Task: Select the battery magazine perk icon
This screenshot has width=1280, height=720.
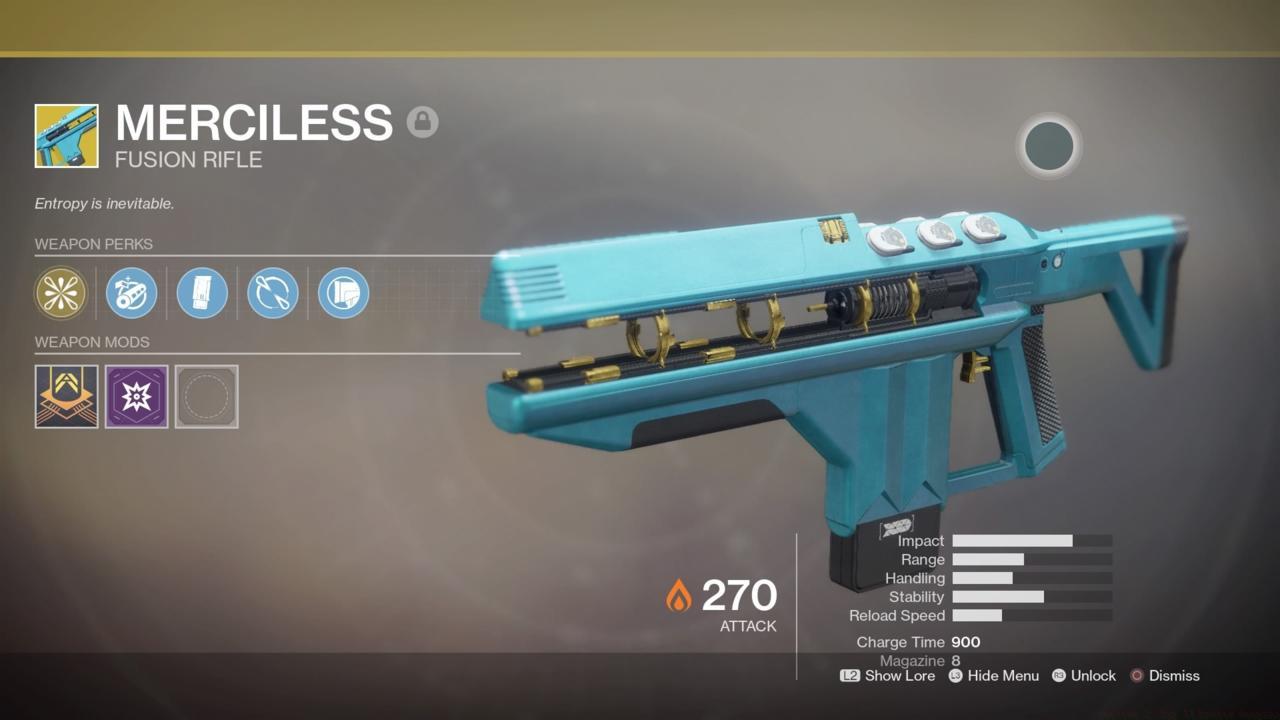Action: coord(202,293)
